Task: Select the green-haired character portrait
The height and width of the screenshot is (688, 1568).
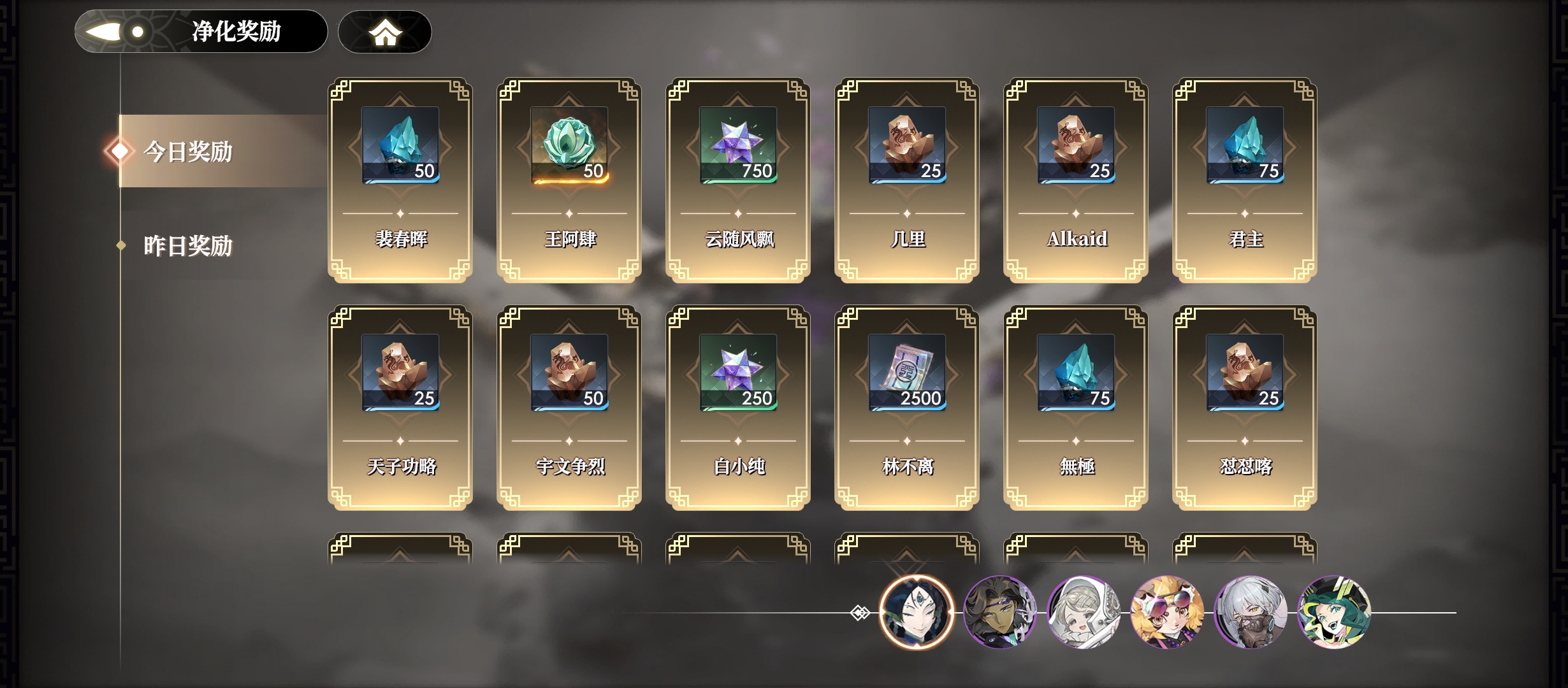Action: point(1334,612)
